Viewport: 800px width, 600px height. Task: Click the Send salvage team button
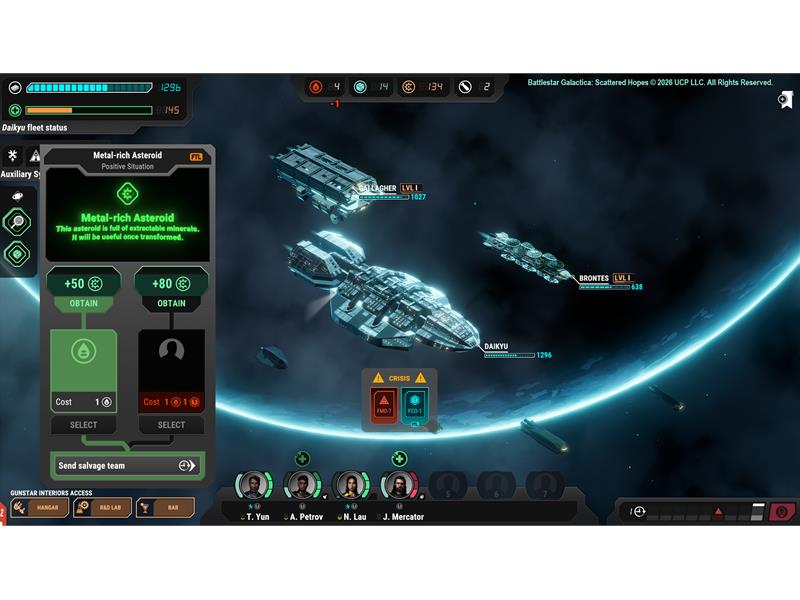click(x=126, y=465)
